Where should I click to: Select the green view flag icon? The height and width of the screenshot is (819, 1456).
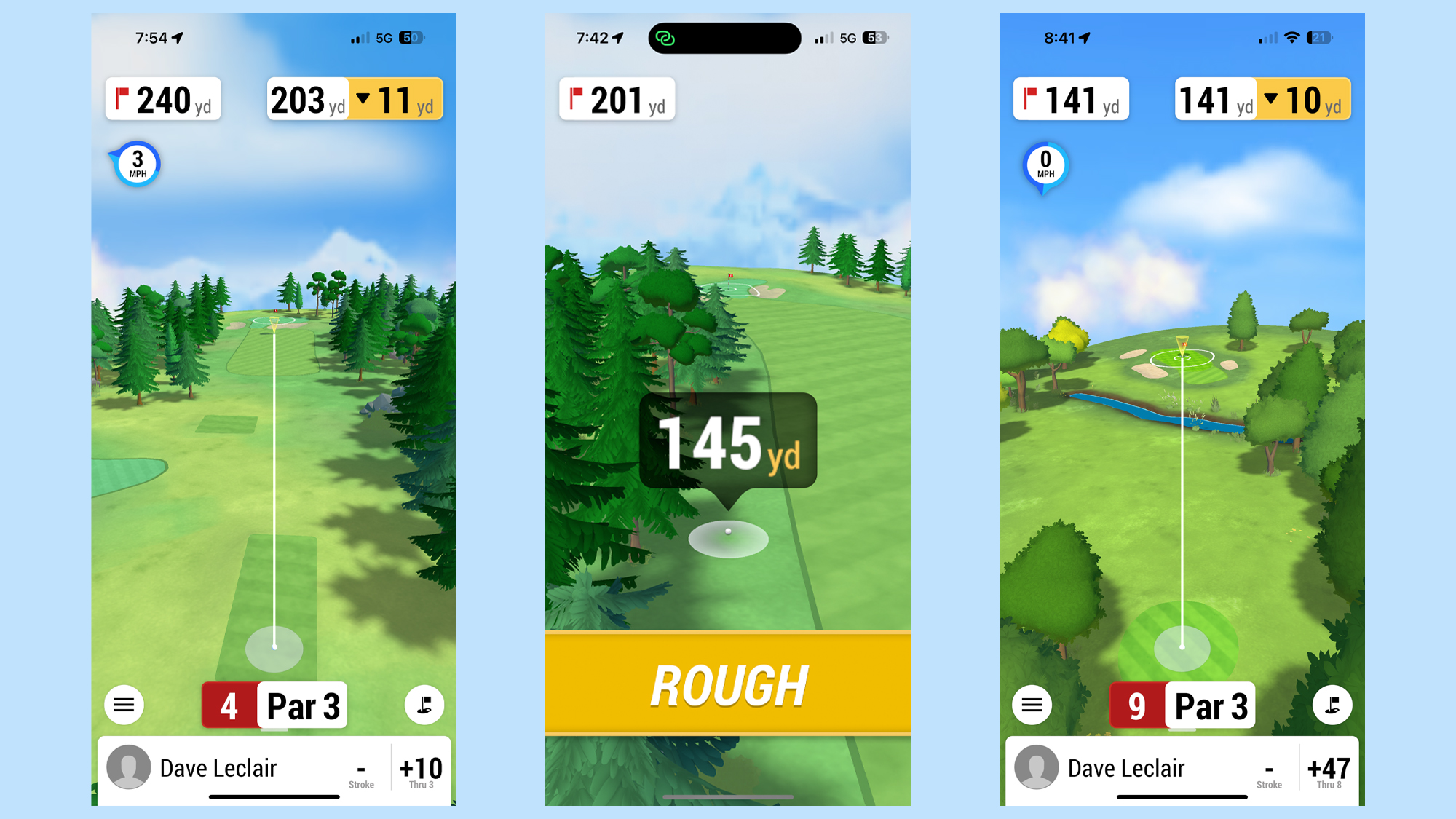tap(424, 704)
